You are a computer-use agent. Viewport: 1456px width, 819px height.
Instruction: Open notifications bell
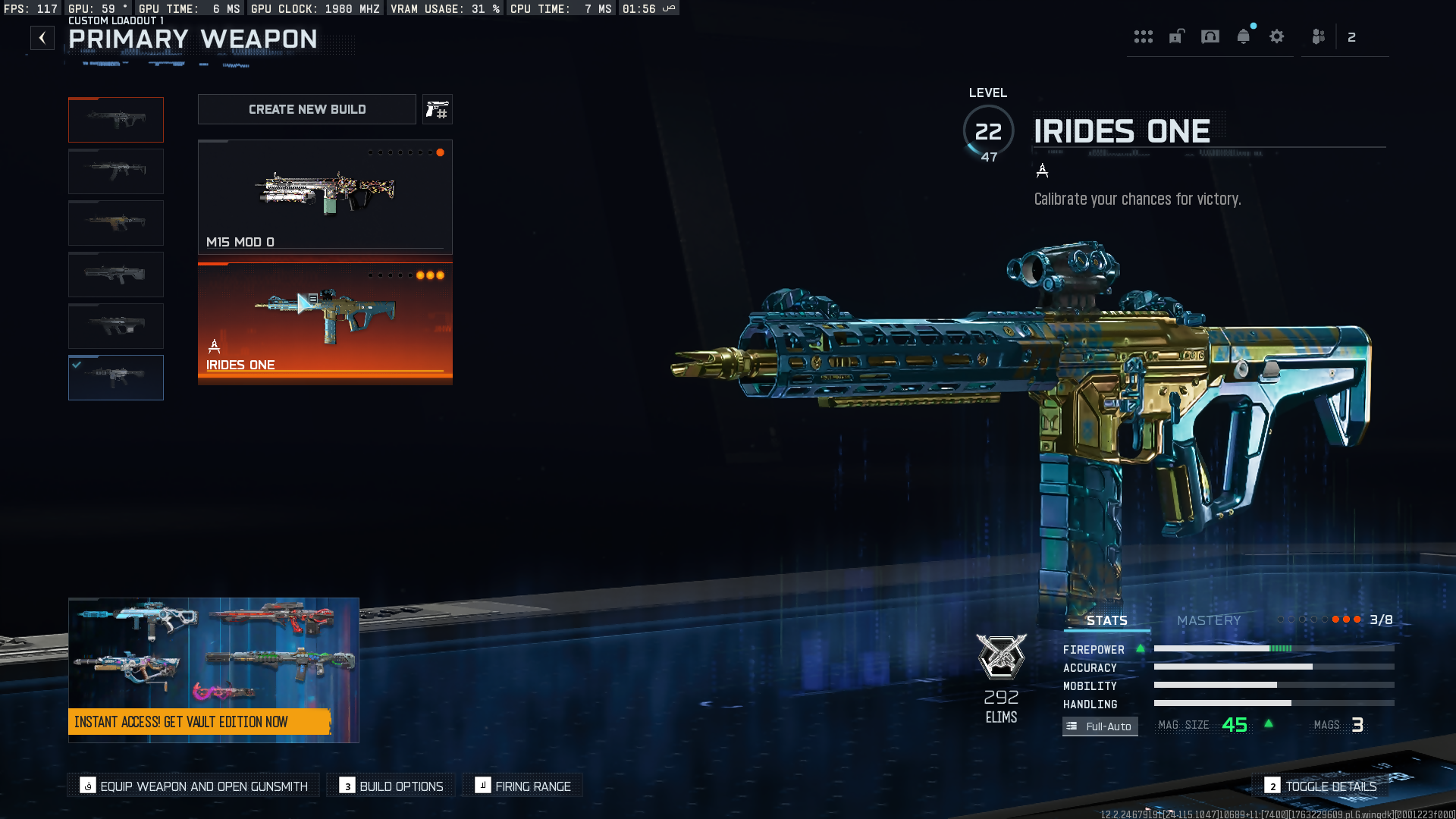pos(1244,36)
